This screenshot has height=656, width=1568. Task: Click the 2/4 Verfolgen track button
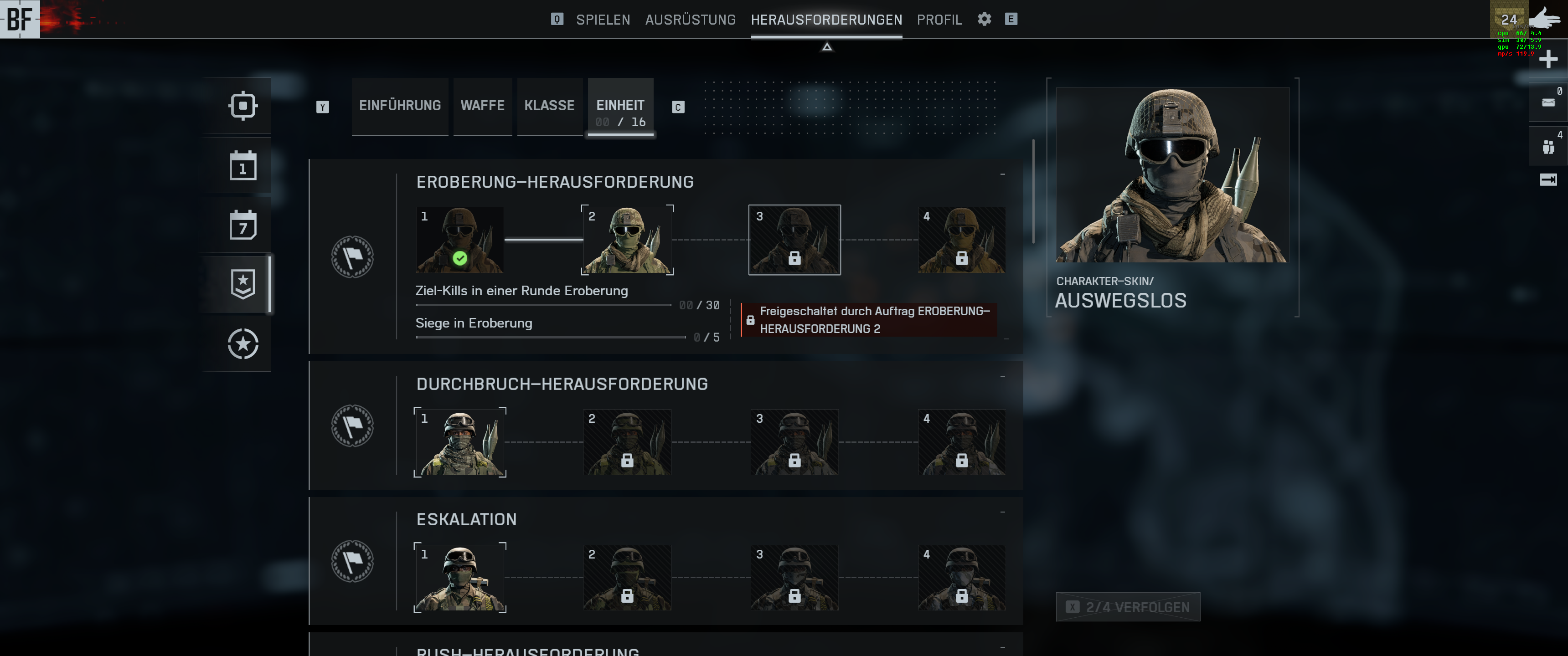[x=1128, y=607]
